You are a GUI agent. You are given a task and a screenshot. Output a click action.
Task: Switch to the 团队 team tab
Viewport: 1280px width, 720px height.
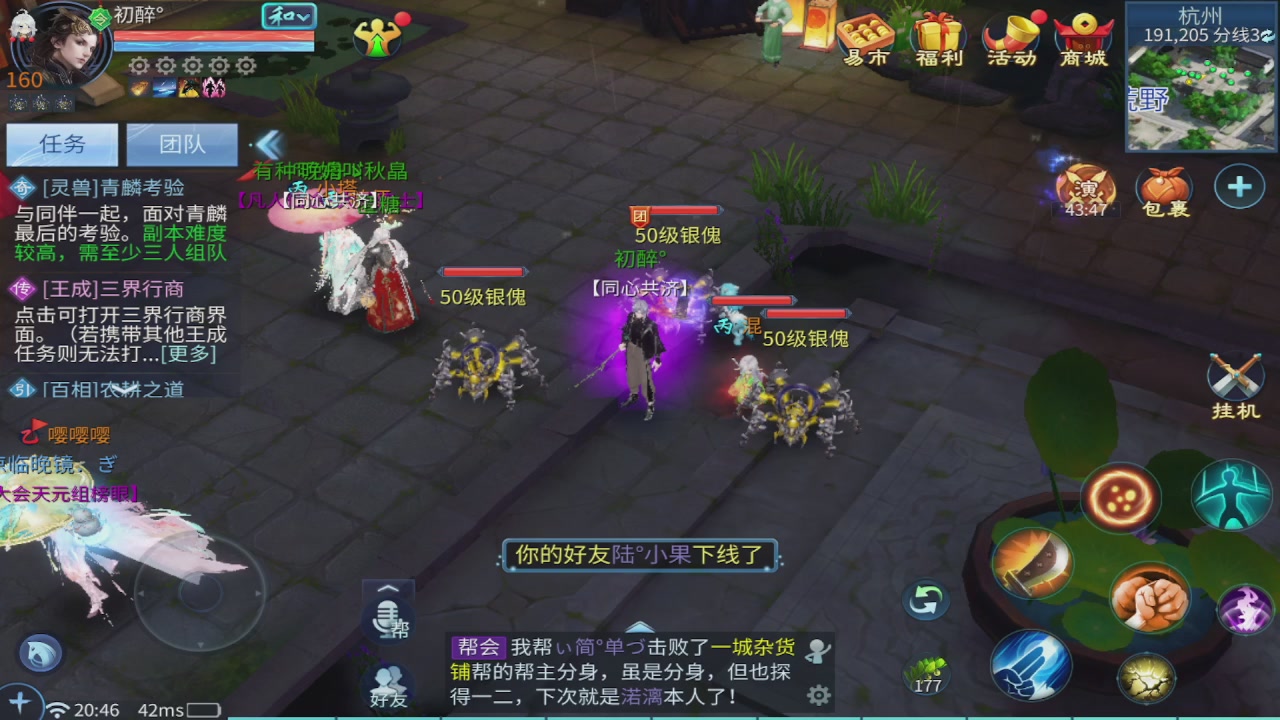click(182, 145)
